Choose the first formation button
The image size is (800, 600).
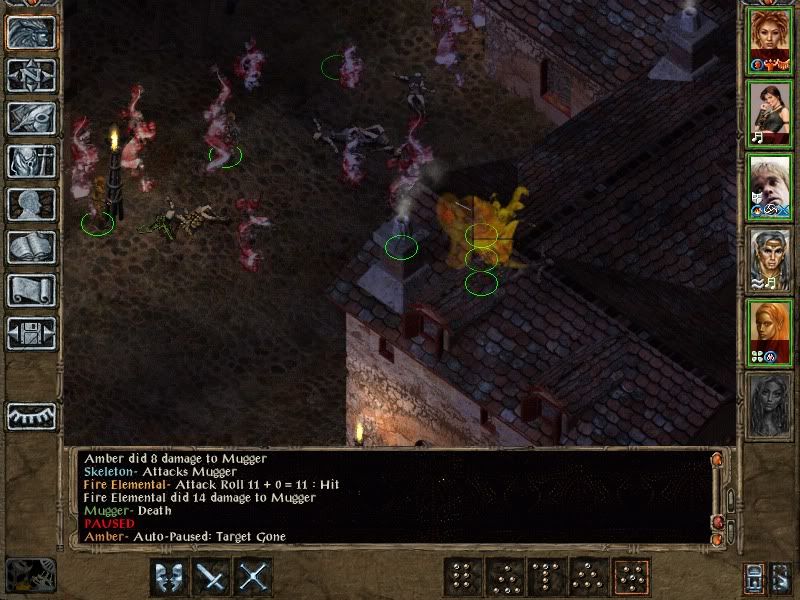pos(461,577)
